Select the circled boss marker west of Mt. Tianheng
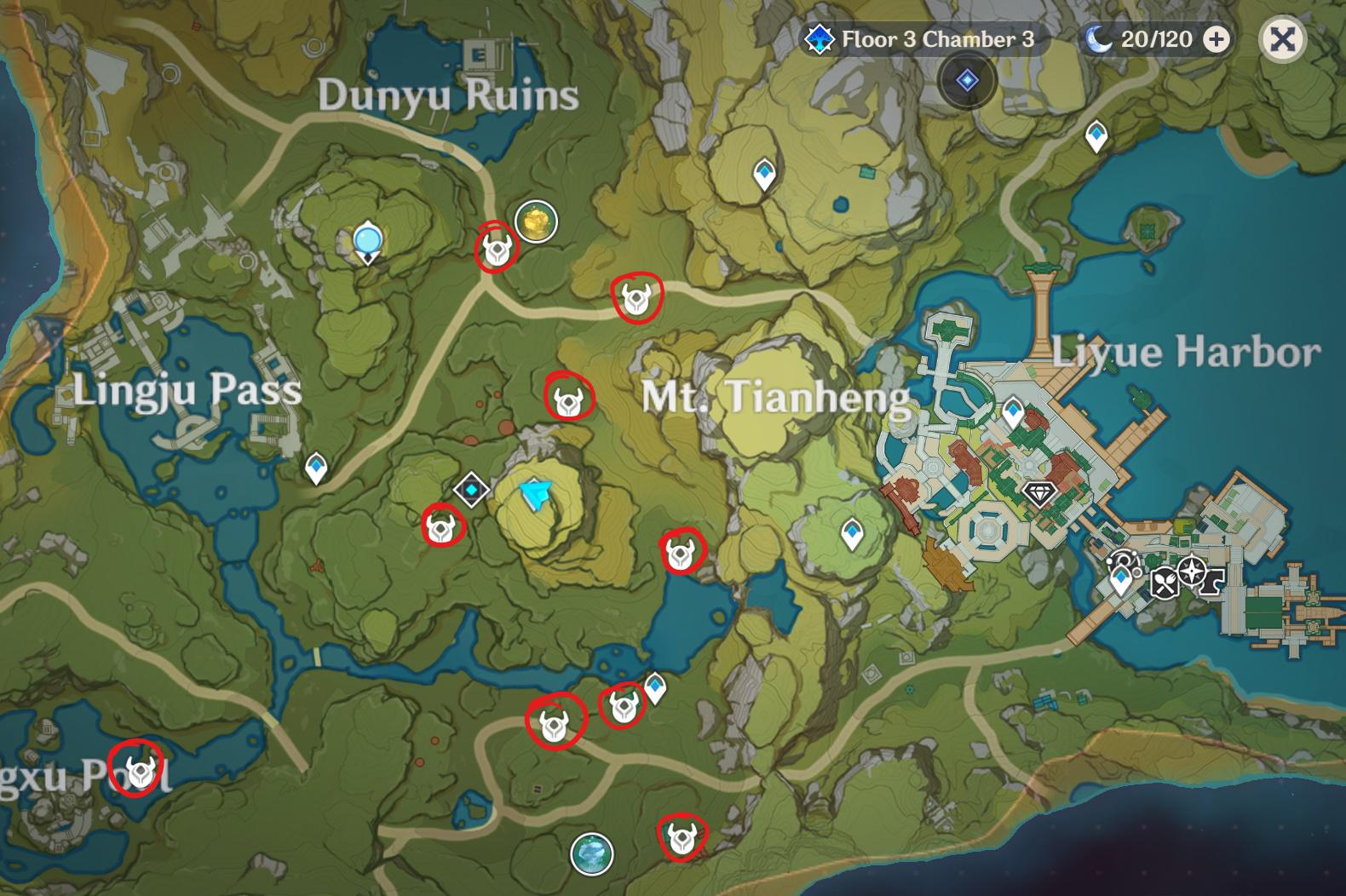 (569, 398)
